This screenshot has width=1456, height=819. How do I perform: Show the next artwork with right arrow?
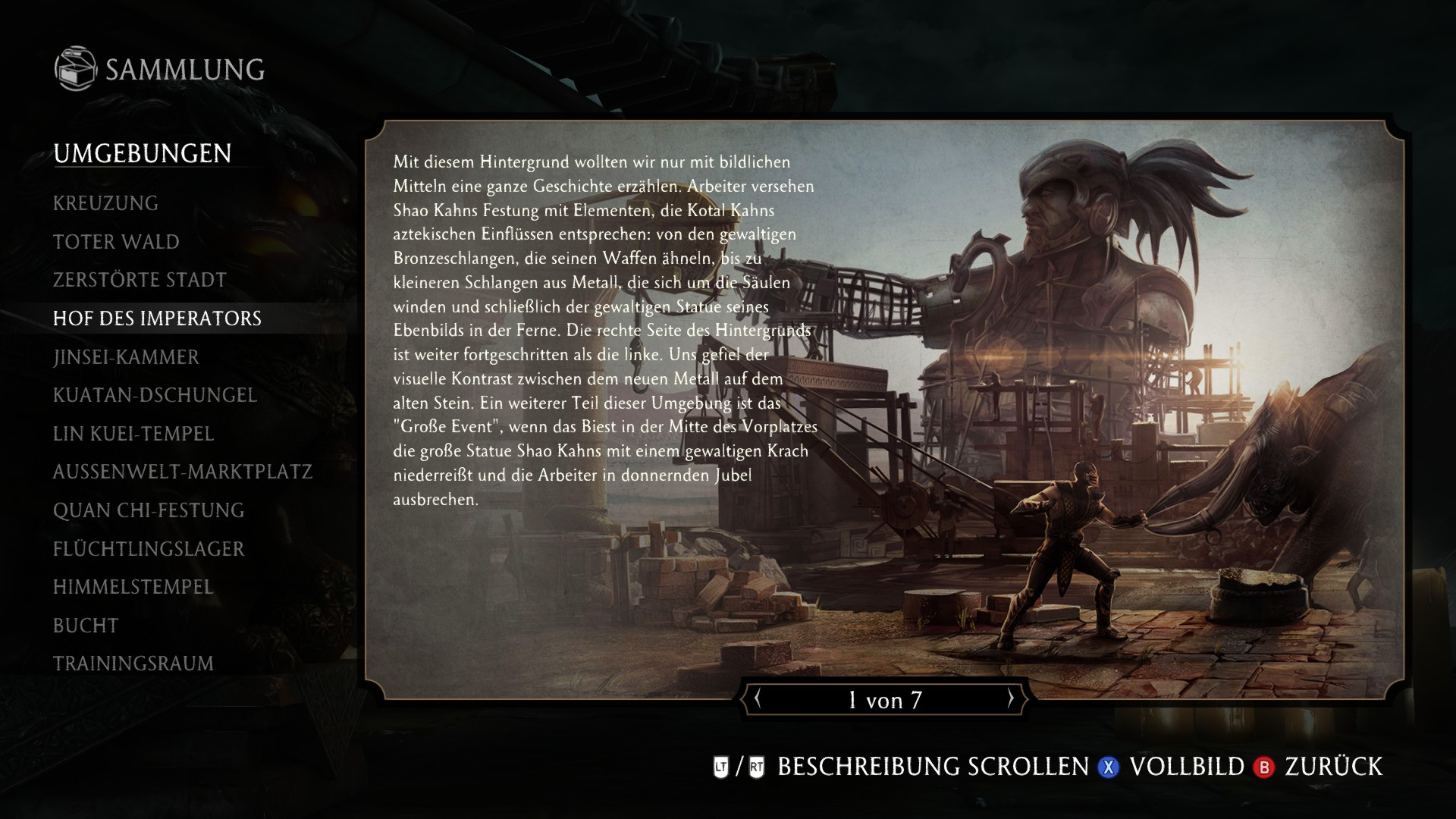click(1010, 699)
